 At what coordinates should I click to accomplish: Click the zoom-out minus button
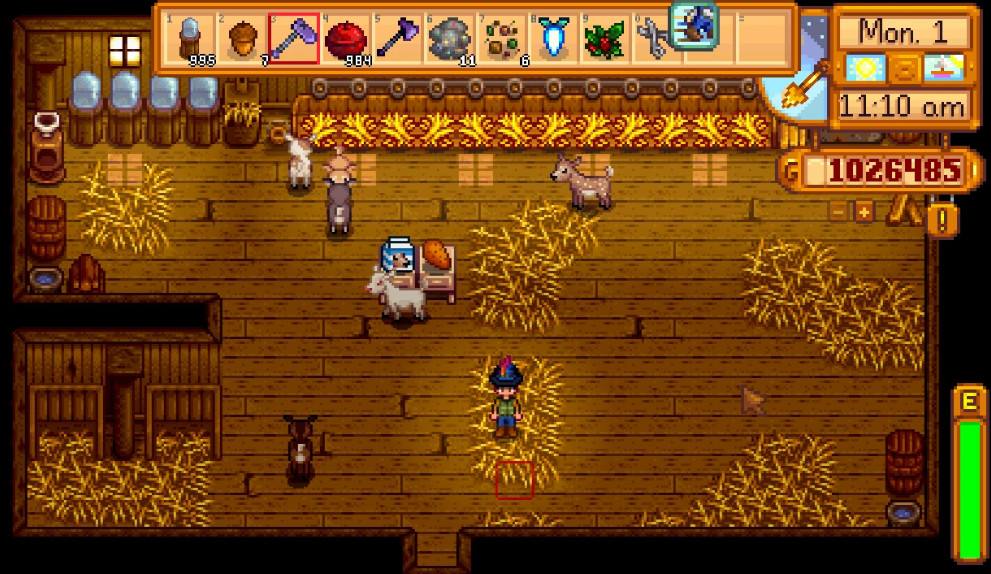839,211
